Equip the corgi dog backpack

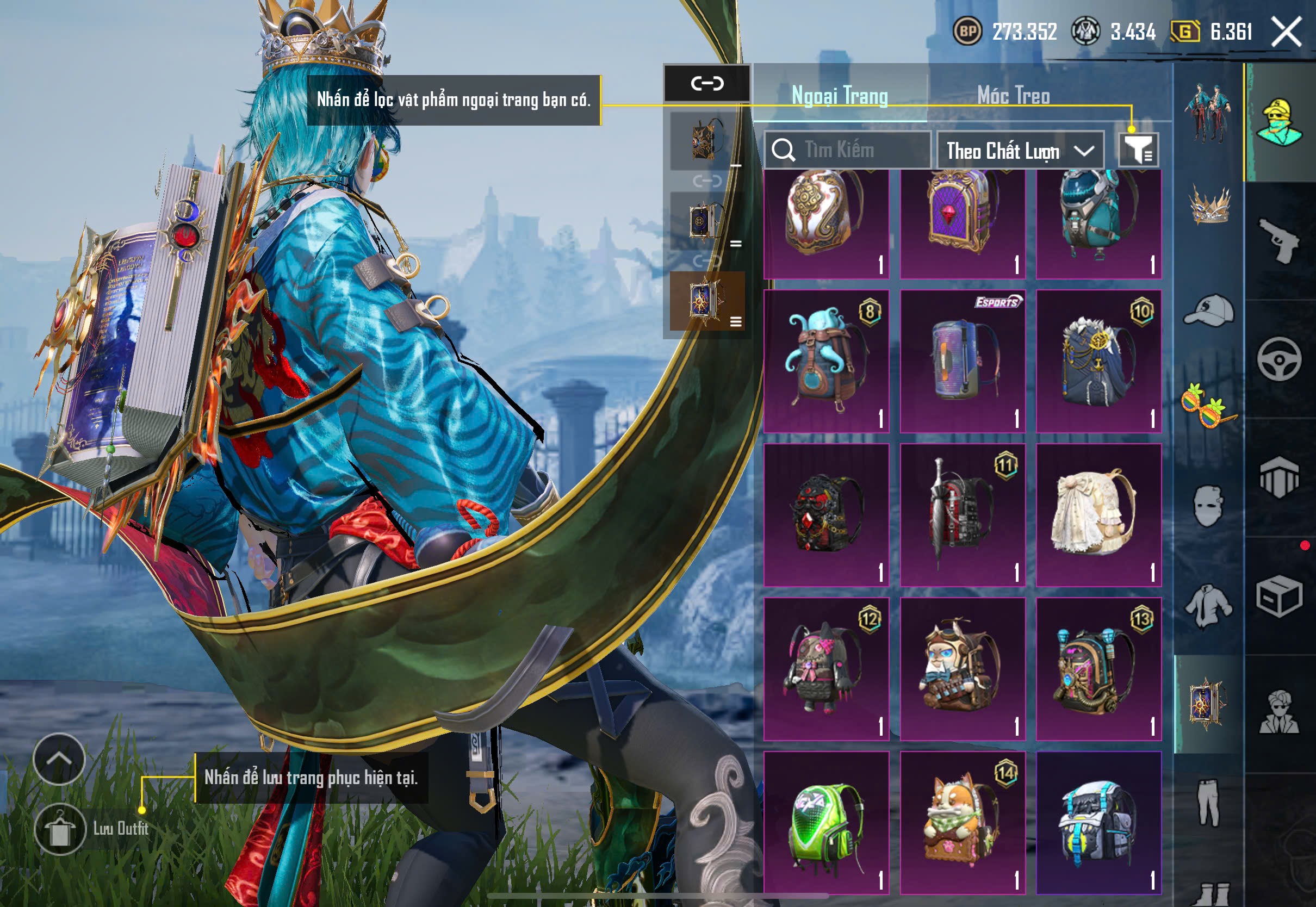tap(963, 822)
